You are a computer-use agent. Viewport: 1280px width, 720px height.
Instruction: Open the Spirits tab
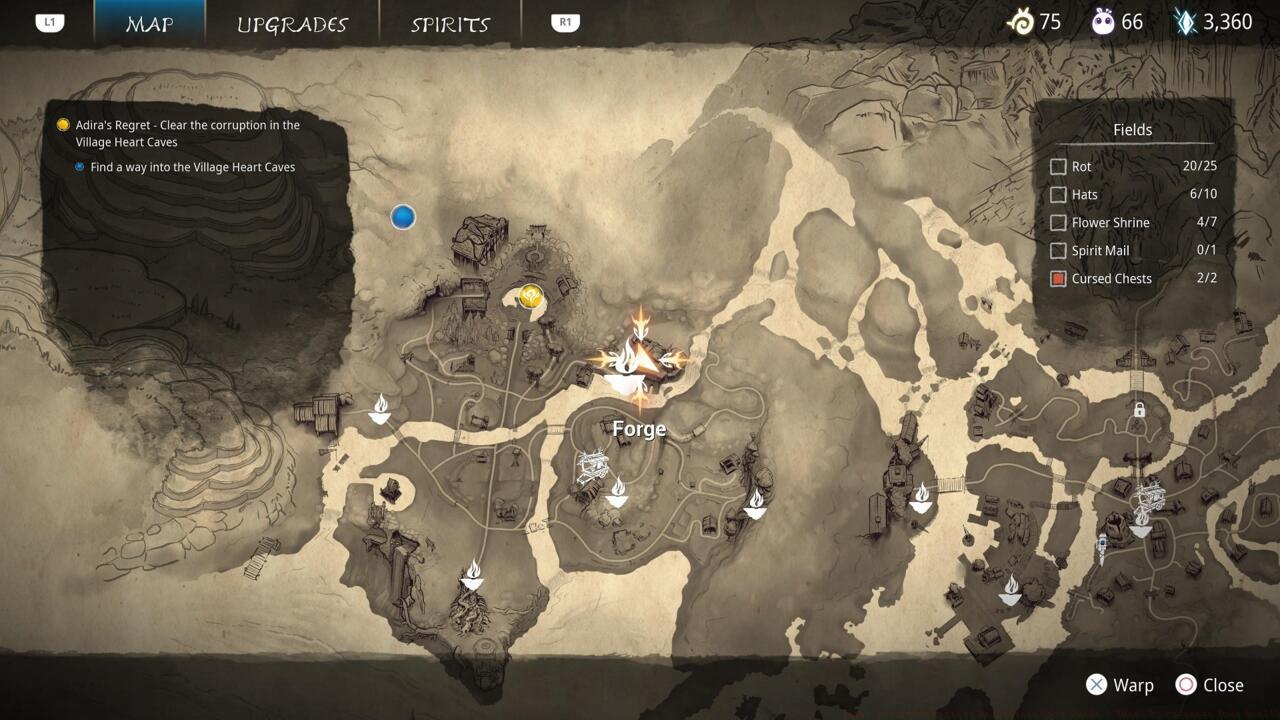(450, 24)
